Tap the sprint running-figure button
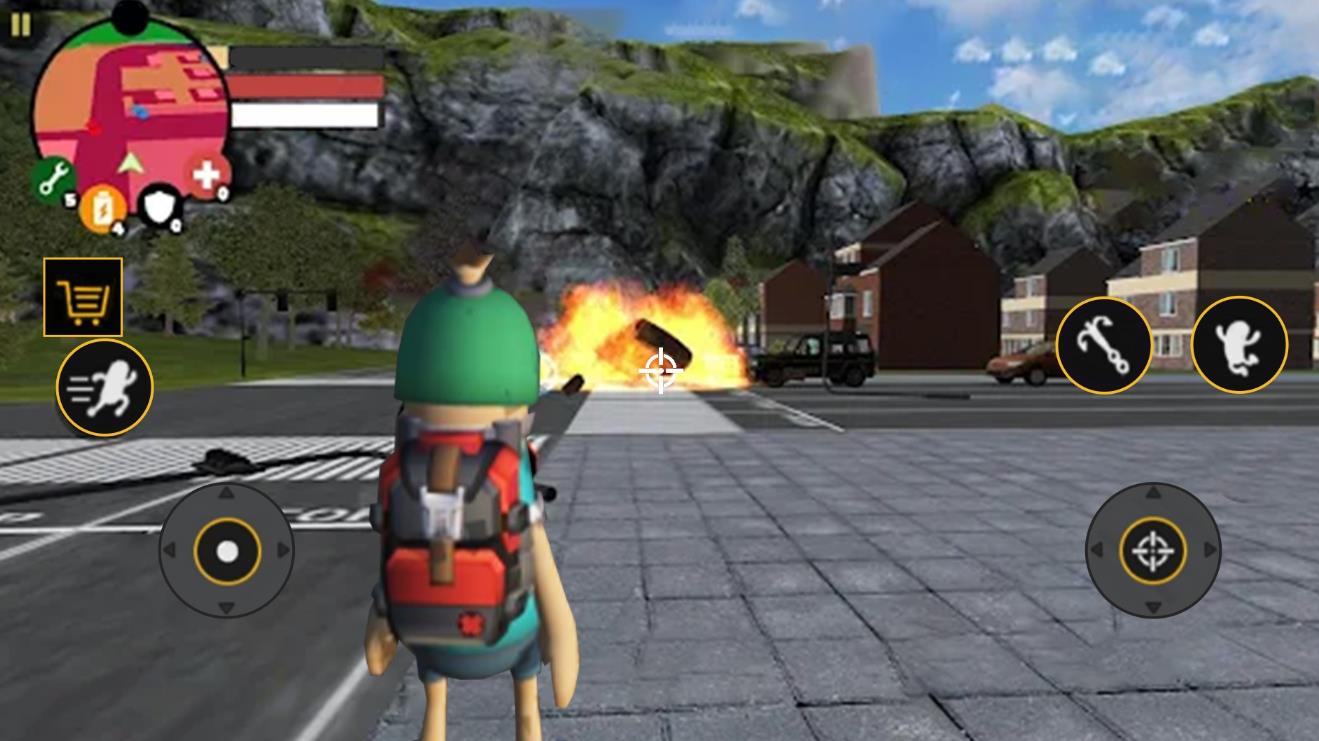Viewport: 1319px width, 741px height. (x=104, y=388)
